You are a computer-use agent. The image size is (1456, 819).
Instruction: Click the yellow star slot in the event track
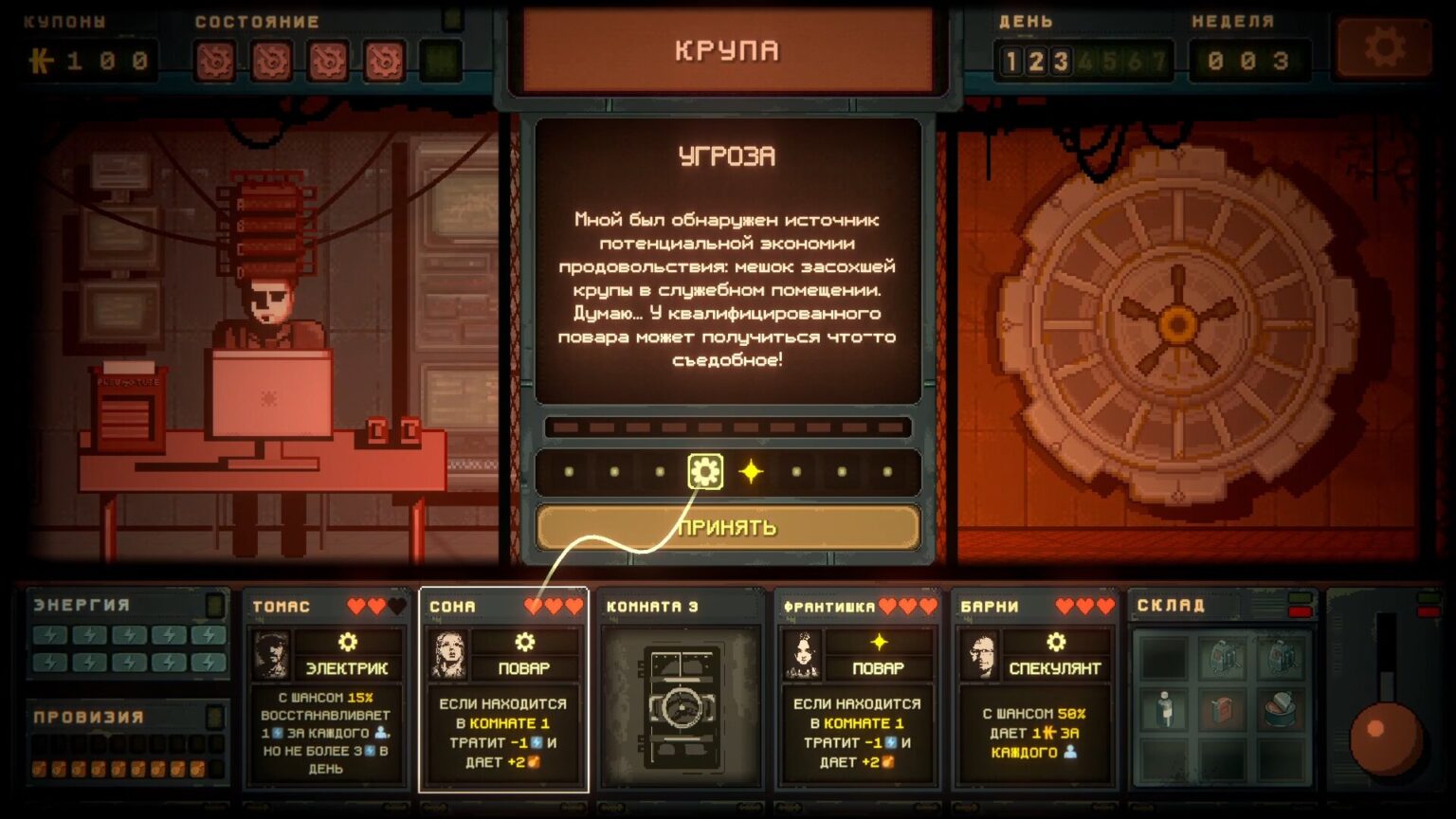[x=751, y=471]
